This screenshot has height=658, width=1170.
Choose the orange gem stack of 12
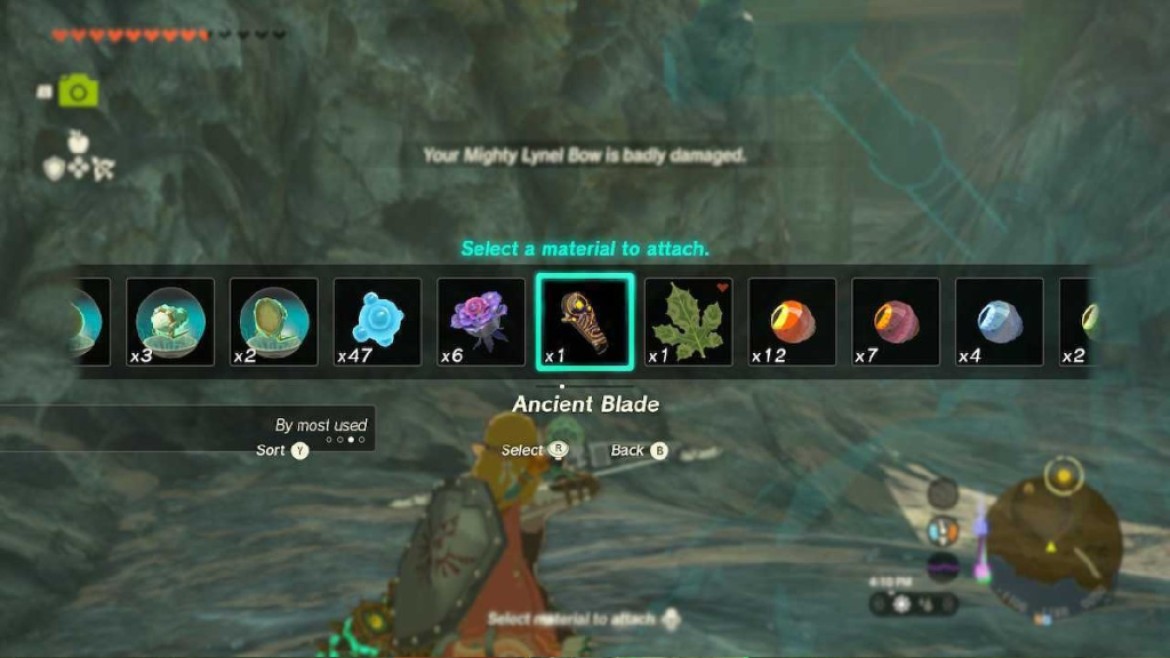click(793, 322)
